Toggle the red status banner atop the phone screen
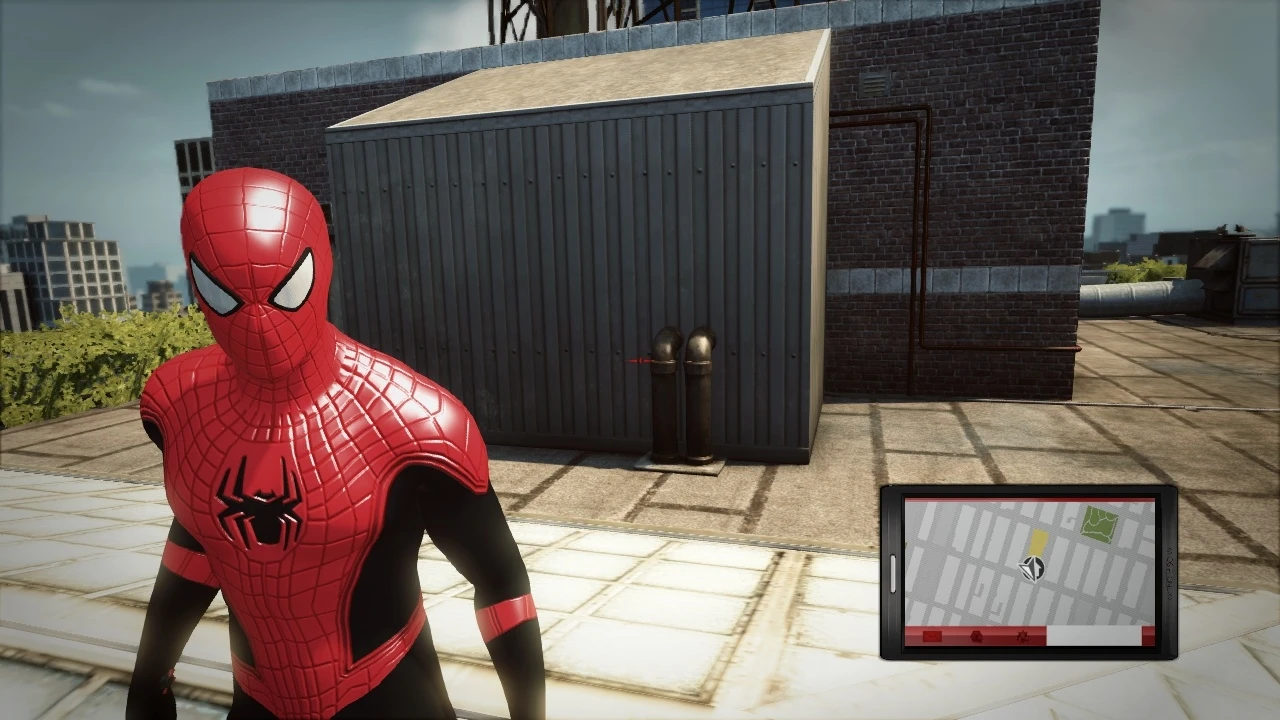Viewport: 1280px width, 720px height. tap(1030, 500)
